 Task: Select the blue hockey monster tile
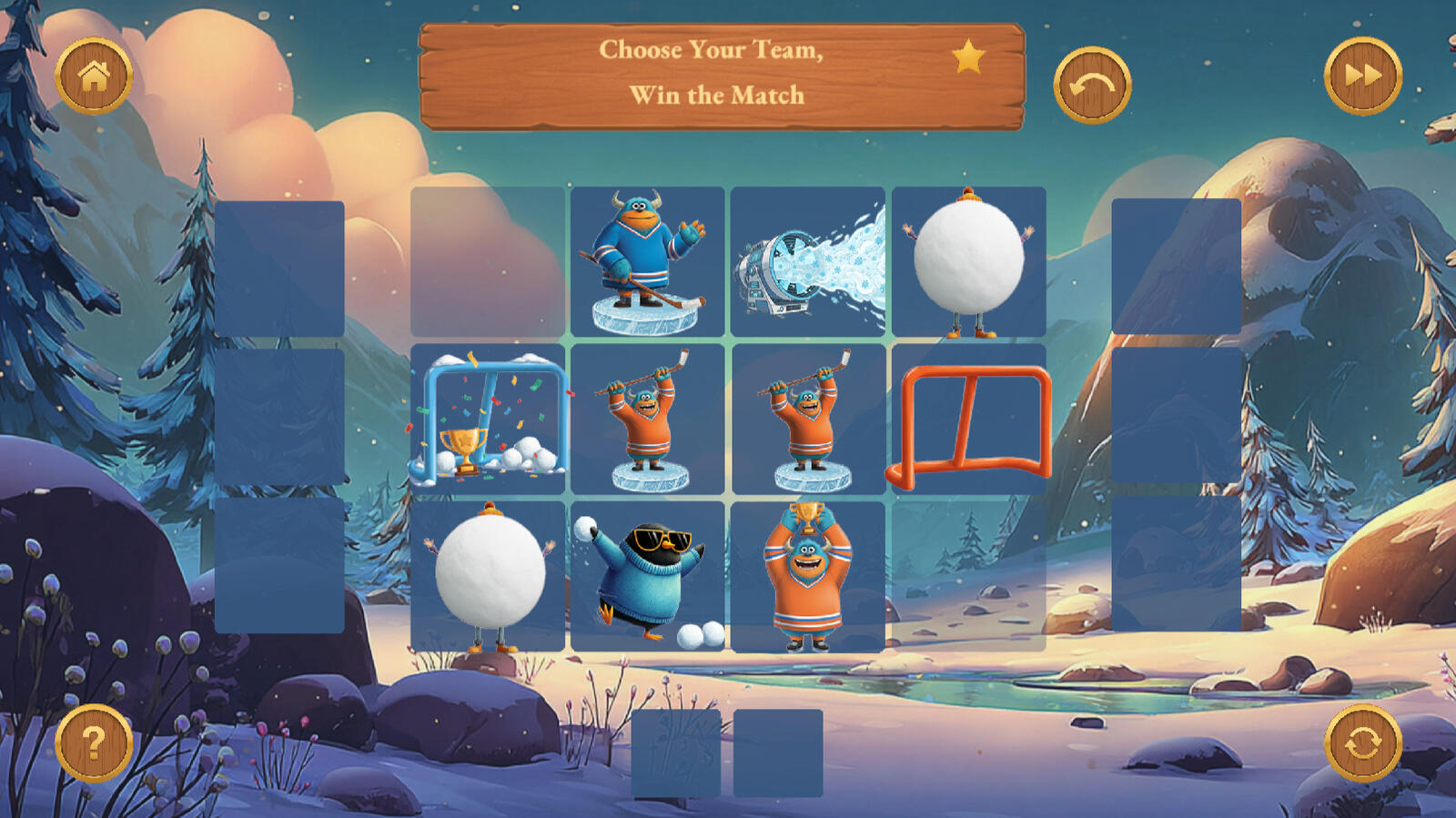[x=647, y=262]
